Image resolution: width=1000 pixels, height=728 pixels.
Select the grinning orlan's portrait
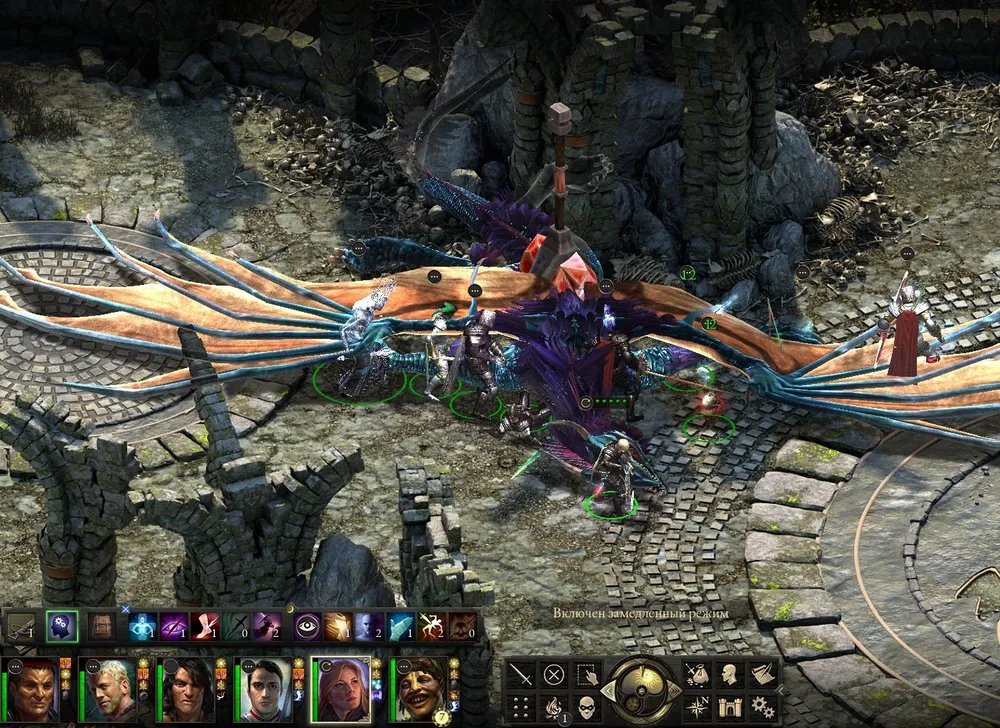(x=419, y=688)
